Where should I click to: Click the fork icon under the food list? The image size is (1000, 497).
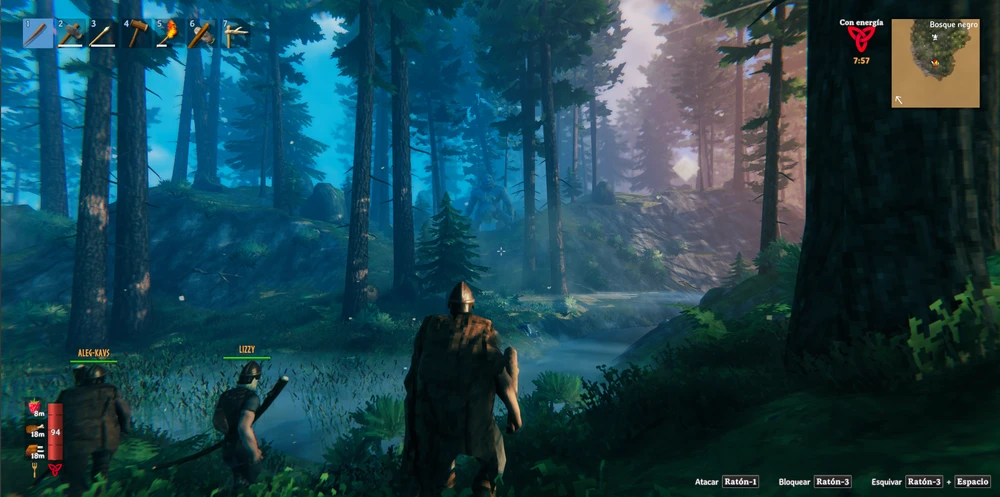point(35,468)
